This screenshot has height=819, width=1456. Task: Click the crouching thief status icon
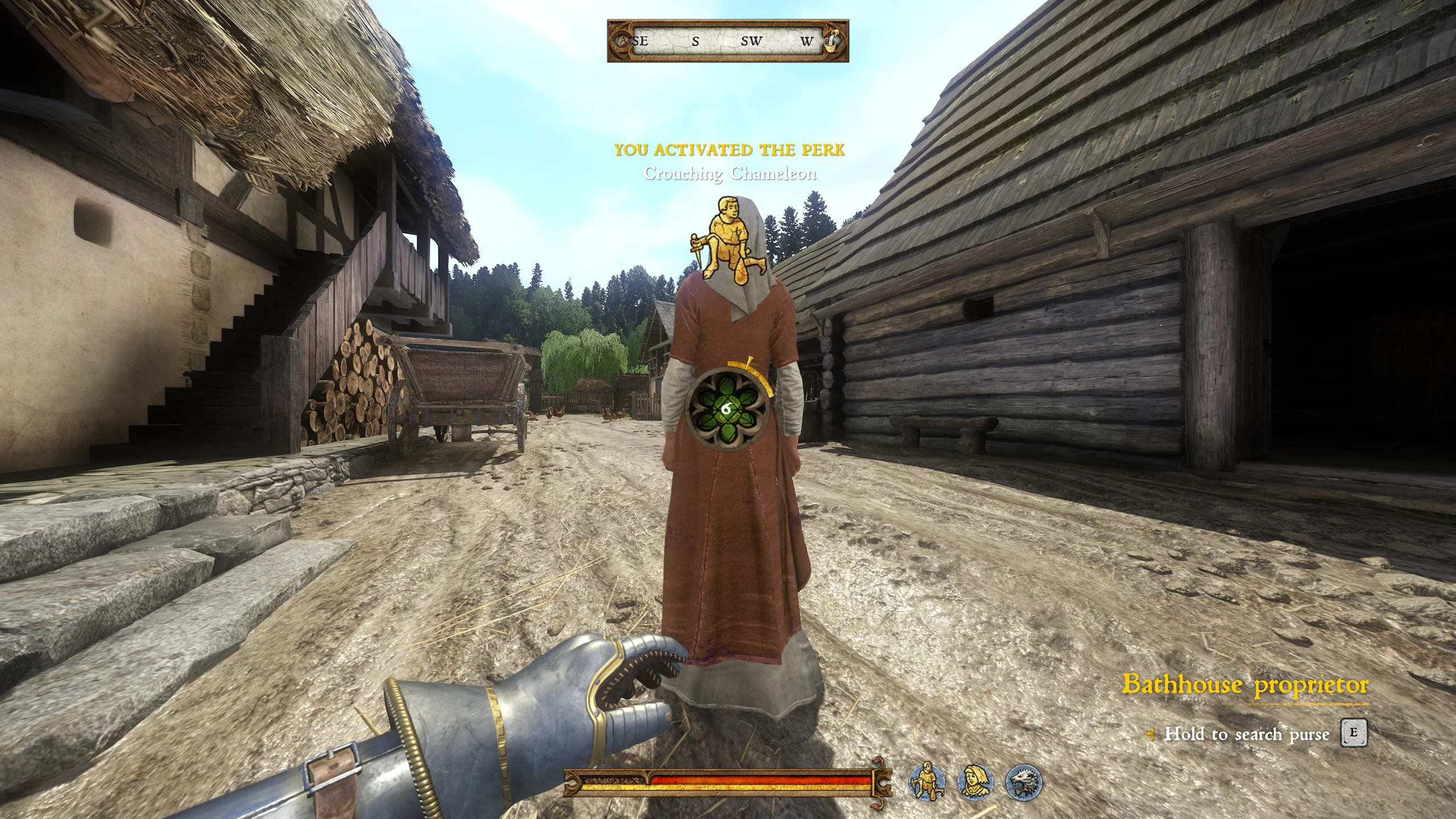[x=927, y=781]
